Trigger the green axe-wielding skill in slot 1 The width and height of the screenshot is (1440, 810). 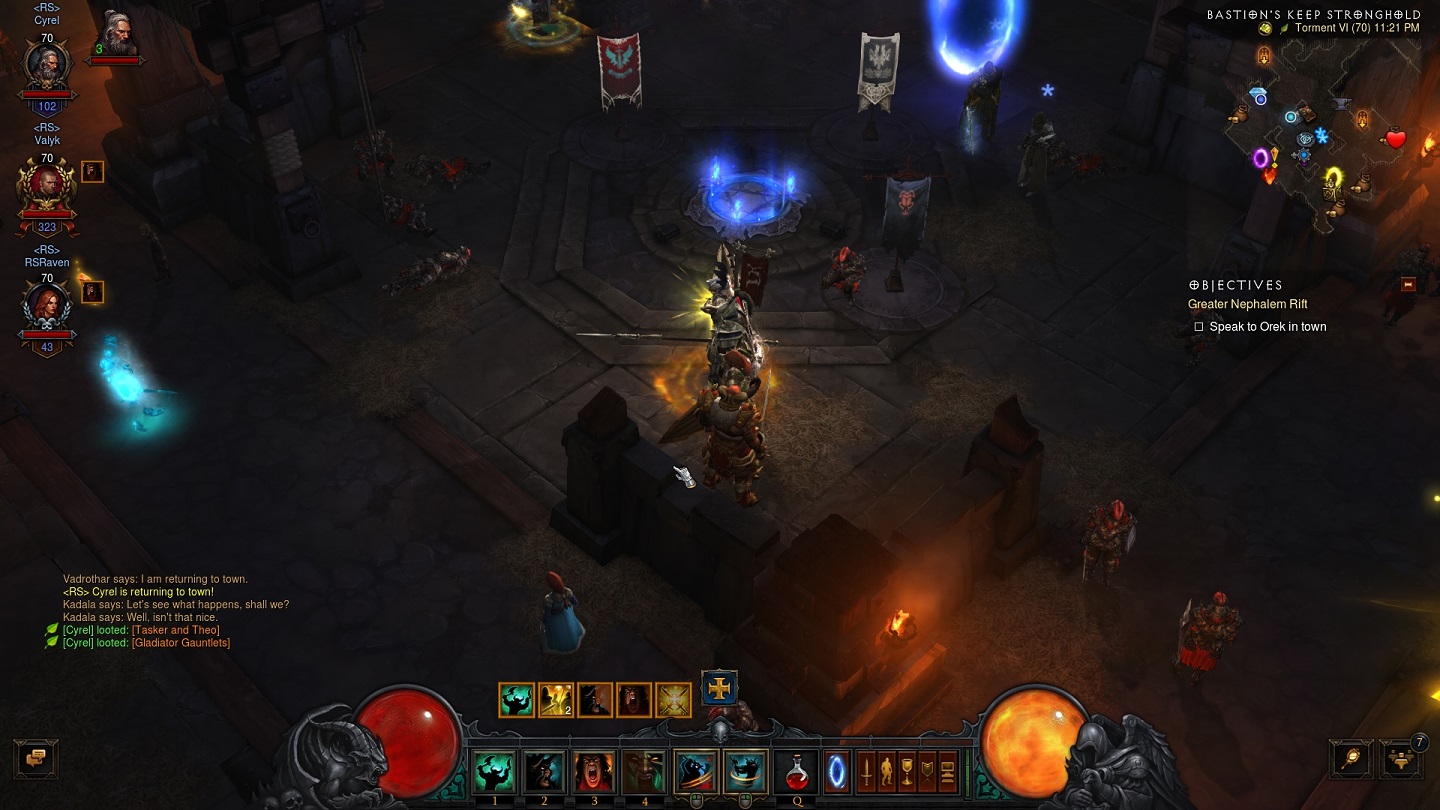point(493,771)
